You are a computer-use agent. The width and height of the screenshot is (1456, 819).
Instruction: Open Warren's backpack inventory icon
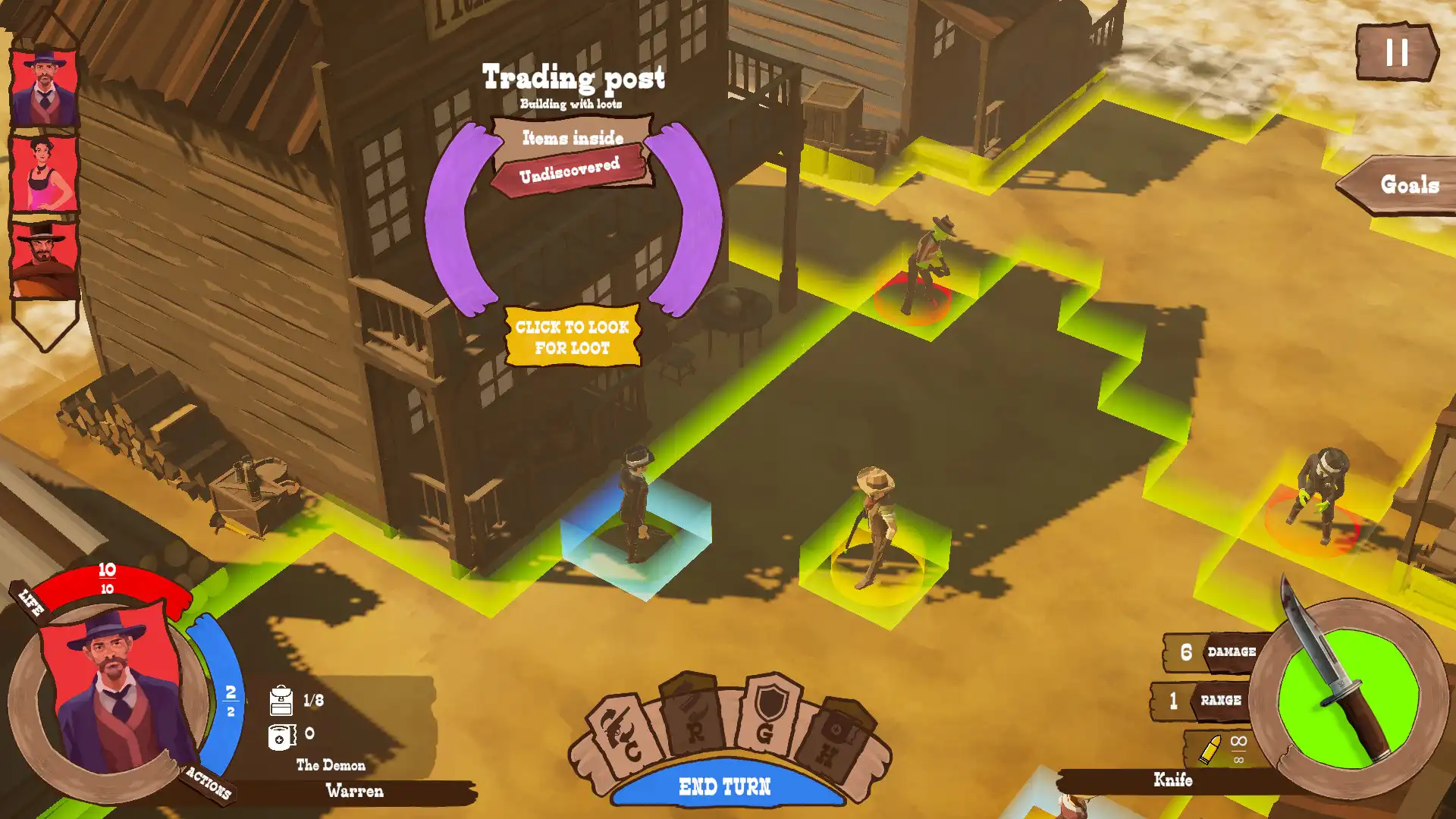(x=281, y=701)
